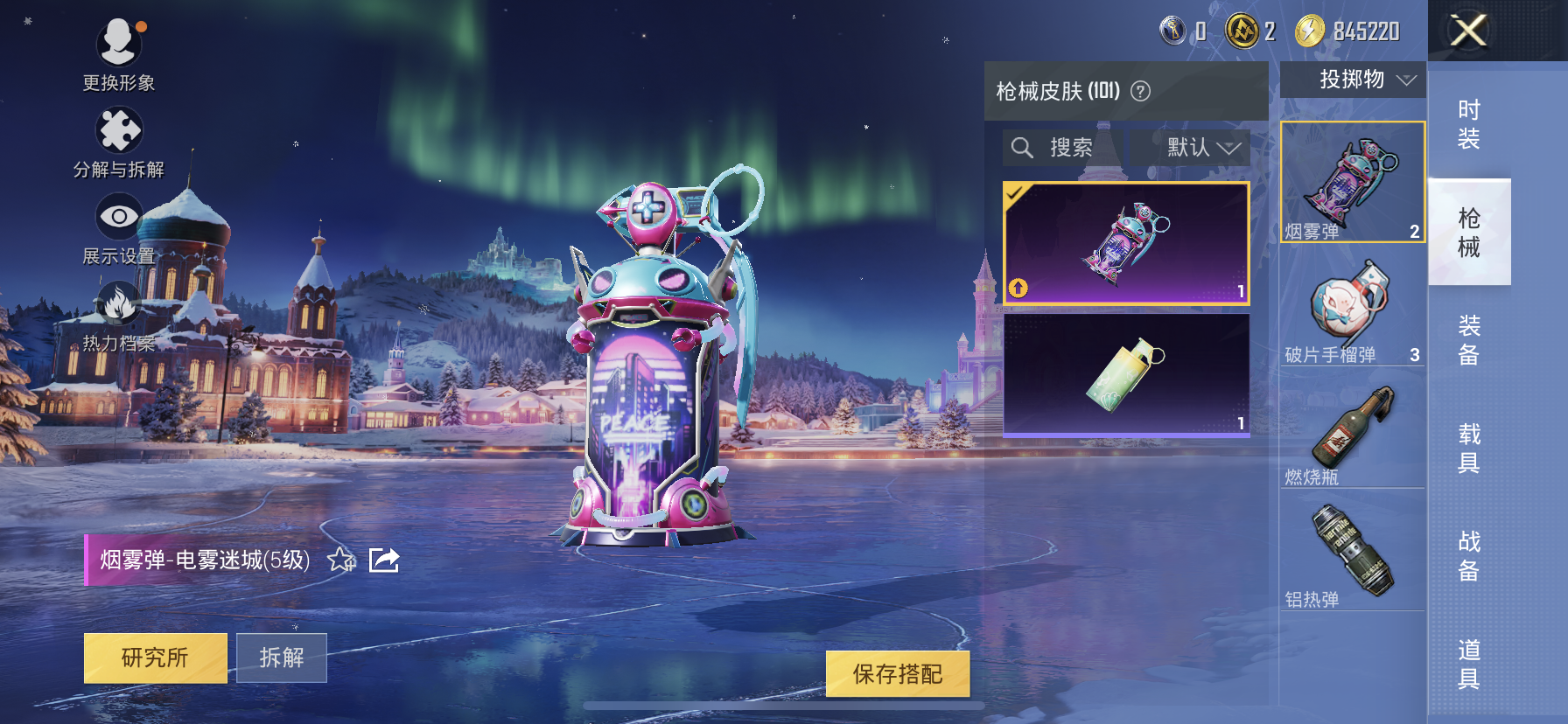This screenshot has height=724, width=1568.
Task: Tap the search magnifier in skin panel
Action: tap(1022, 147)
